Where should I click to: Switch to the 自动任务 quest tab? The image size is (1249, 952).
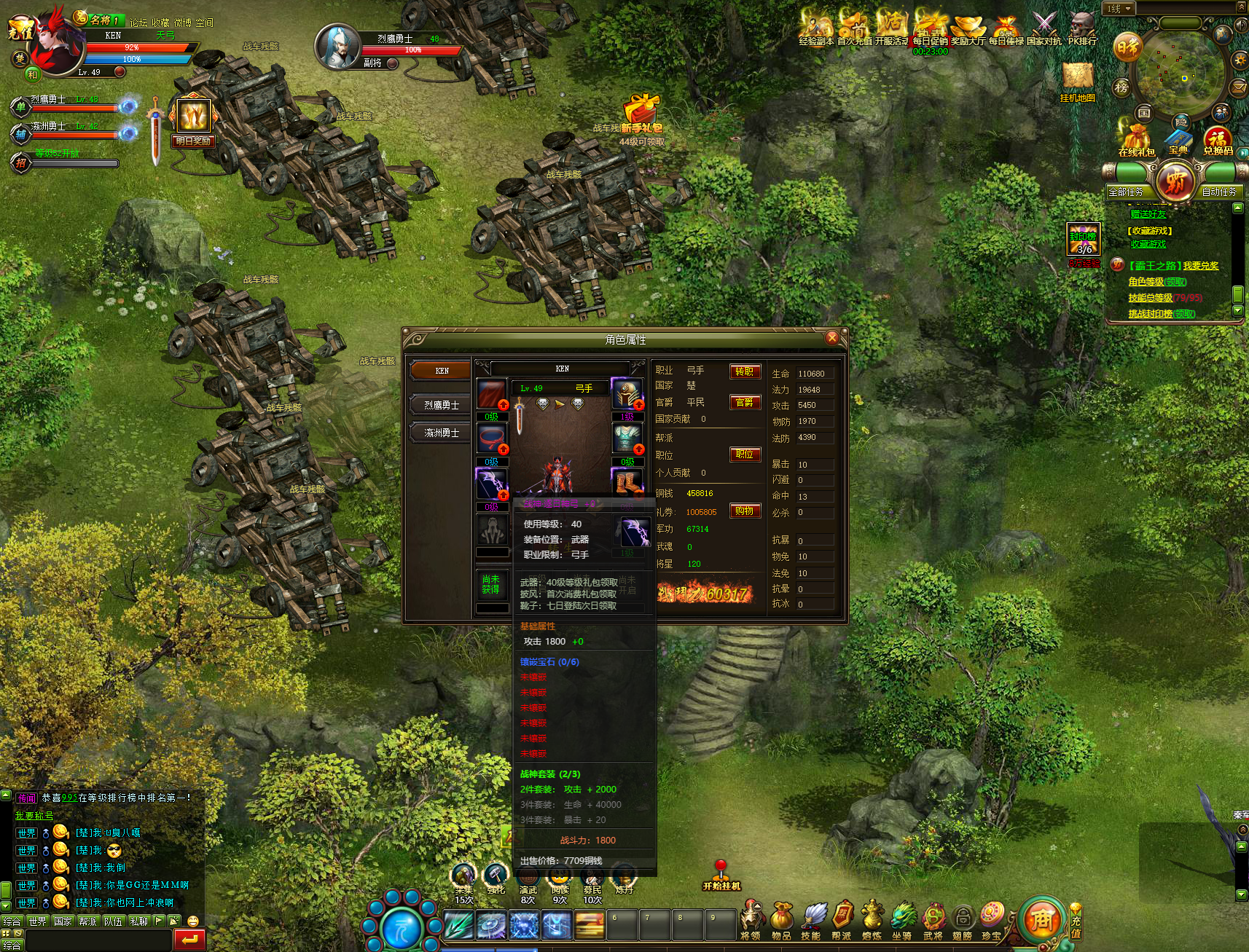click(1219, 192)
